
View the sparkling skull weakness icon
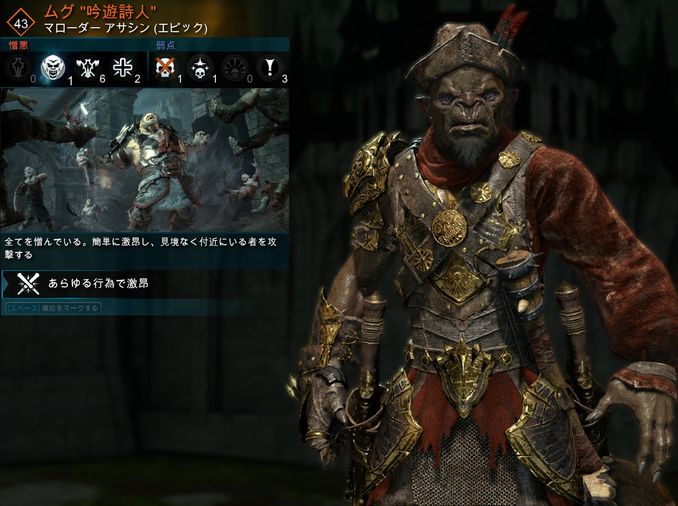(200, 68)
